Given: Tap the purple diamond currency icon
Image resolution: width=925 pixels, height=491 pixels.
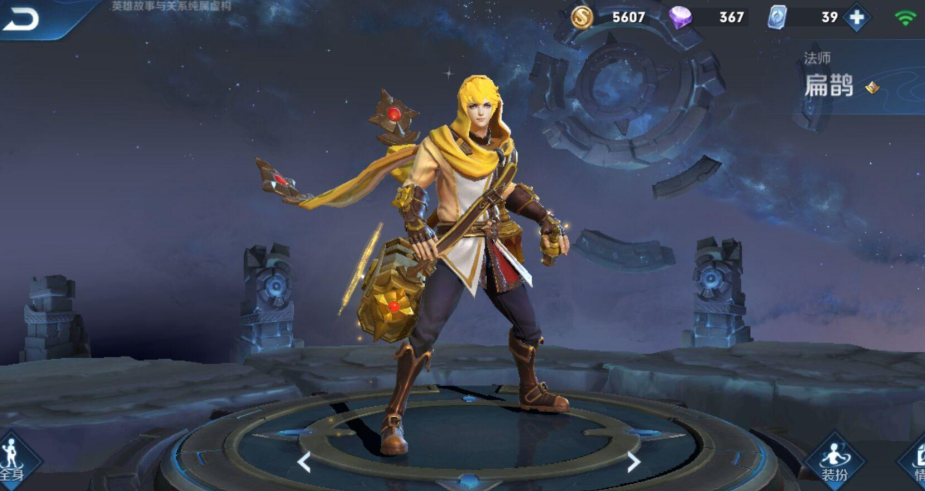Looking at the screenshot, I should (681, 17).
